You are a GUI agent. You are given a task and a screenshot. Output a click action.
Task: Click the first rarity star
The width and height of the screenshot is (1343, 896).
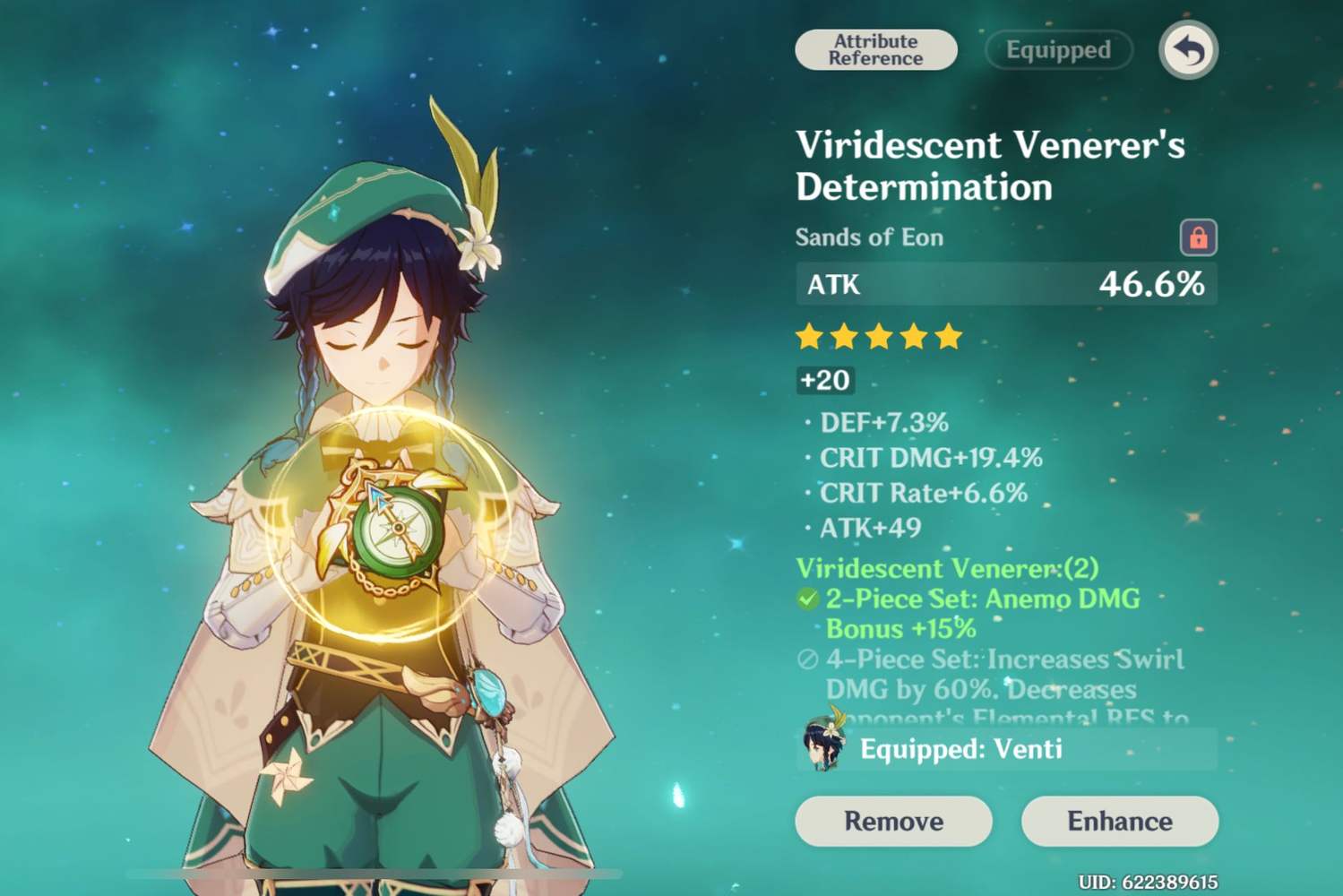click(808, 336)
